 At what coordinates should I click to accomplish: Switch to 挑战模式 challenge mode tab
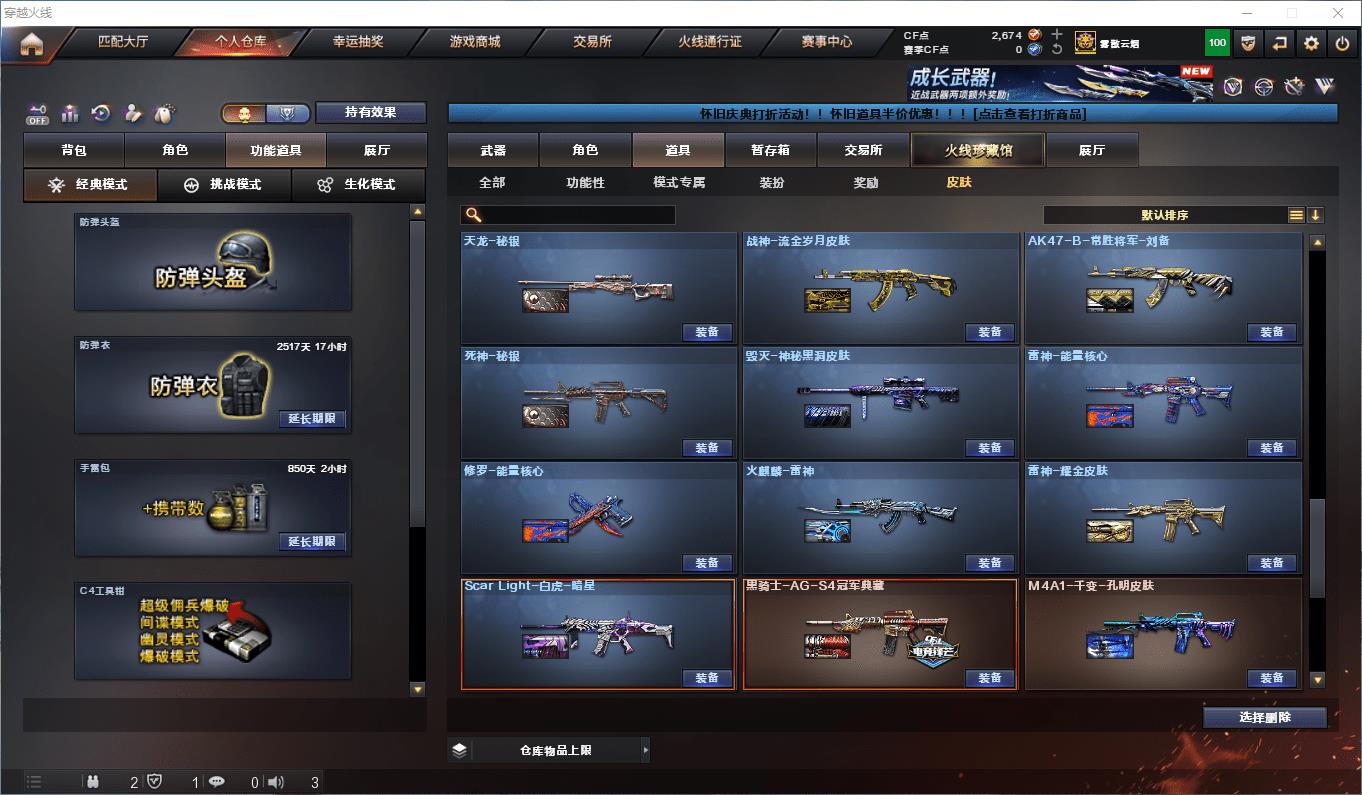click(x=224, y=184)
